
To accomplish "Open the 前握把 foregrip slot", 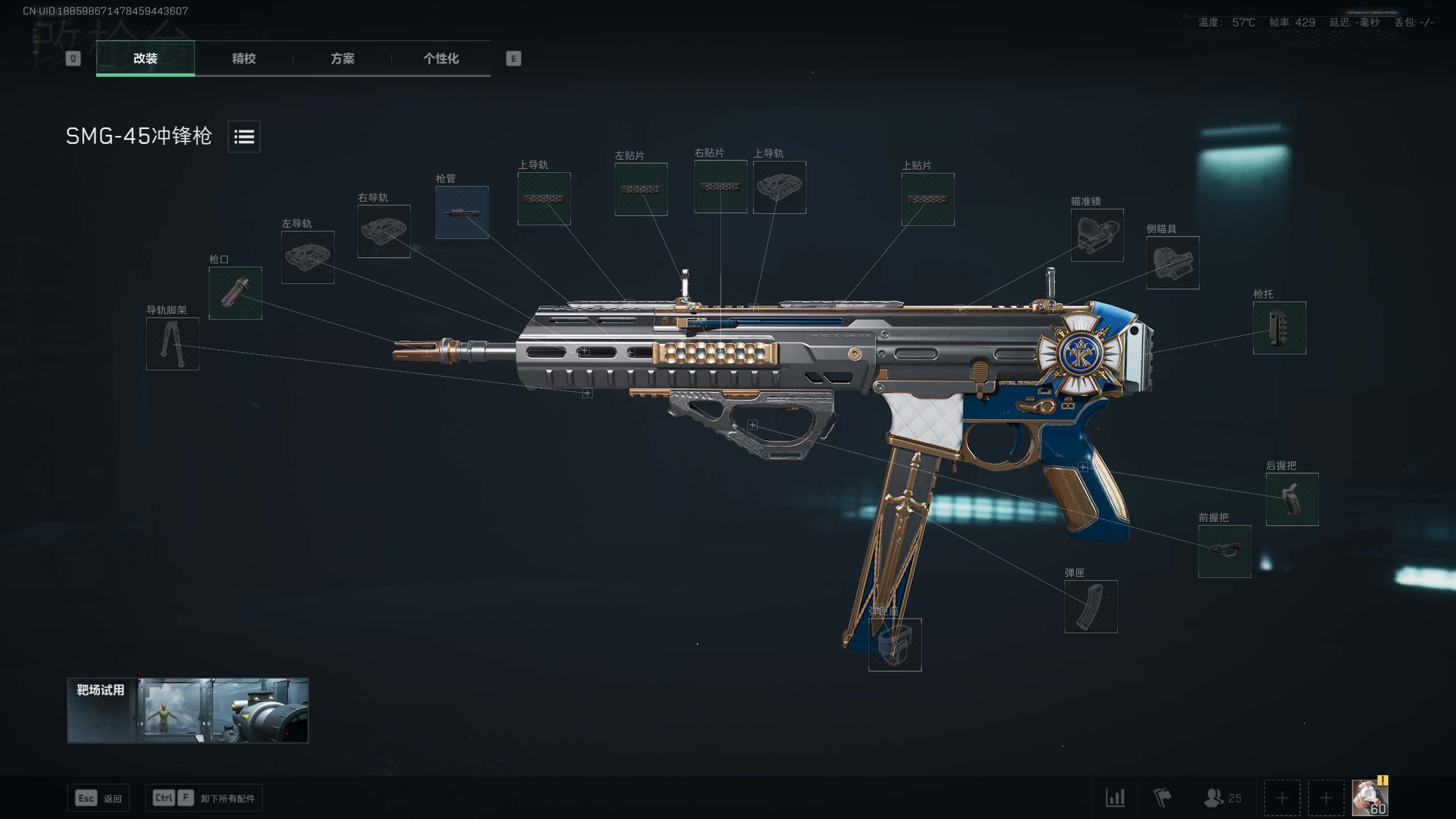I will (x=1225, y=551).
